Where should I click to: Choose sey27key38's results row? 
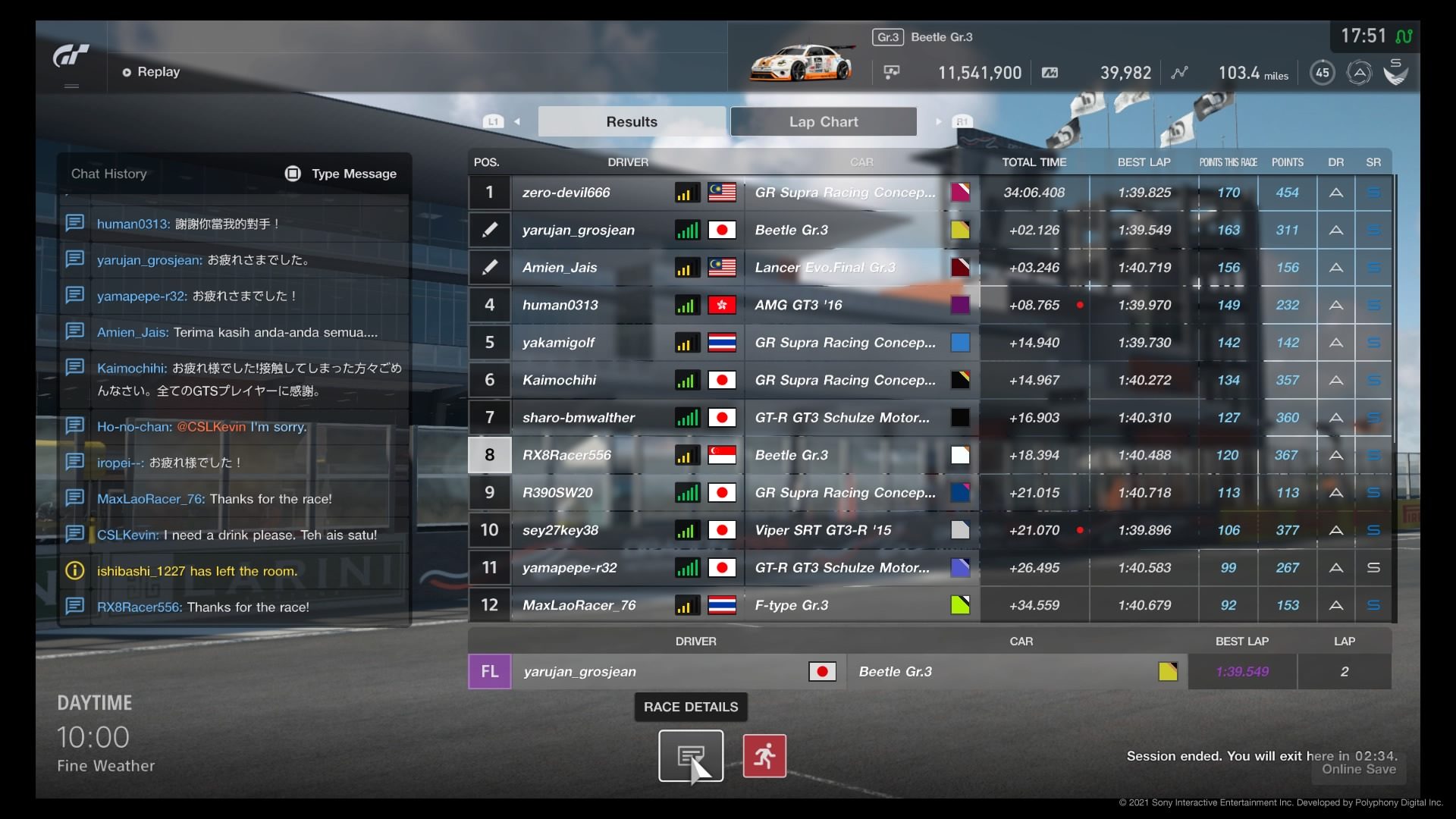point(560,530)
